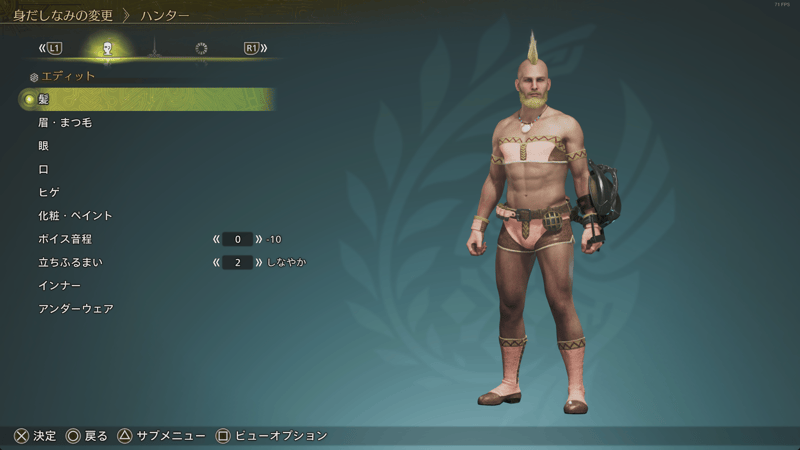Switch to the standing figure tab icon
This screenshot has width=800, height=450.
[154, 48]
